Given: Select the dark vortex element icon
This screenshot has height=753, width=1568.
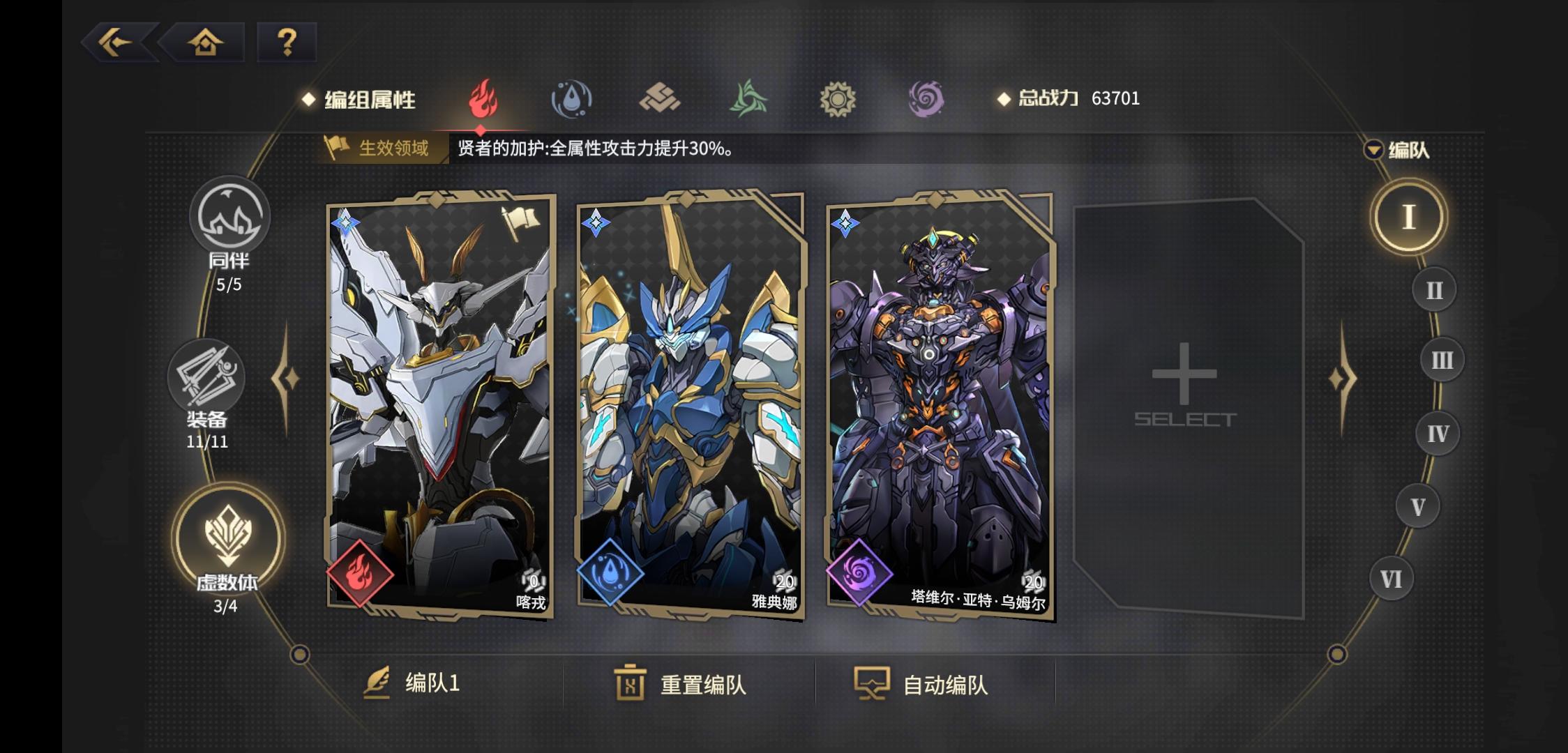Looking at the screenshot, I should click(928, 100).
